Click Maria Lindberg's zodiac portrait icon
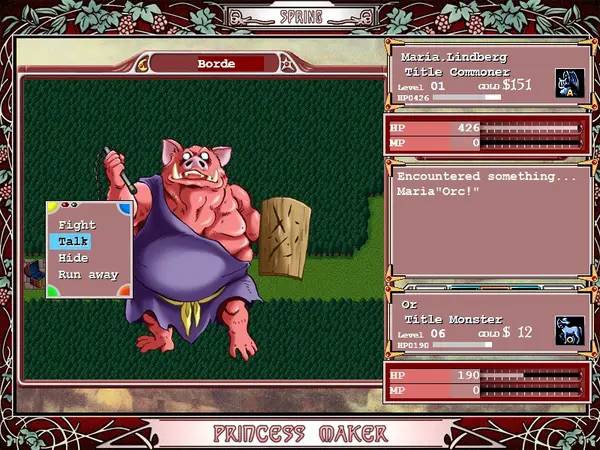The width and height of the screenshot is (600, 450). pyautogui.click(x=569, y=82)
